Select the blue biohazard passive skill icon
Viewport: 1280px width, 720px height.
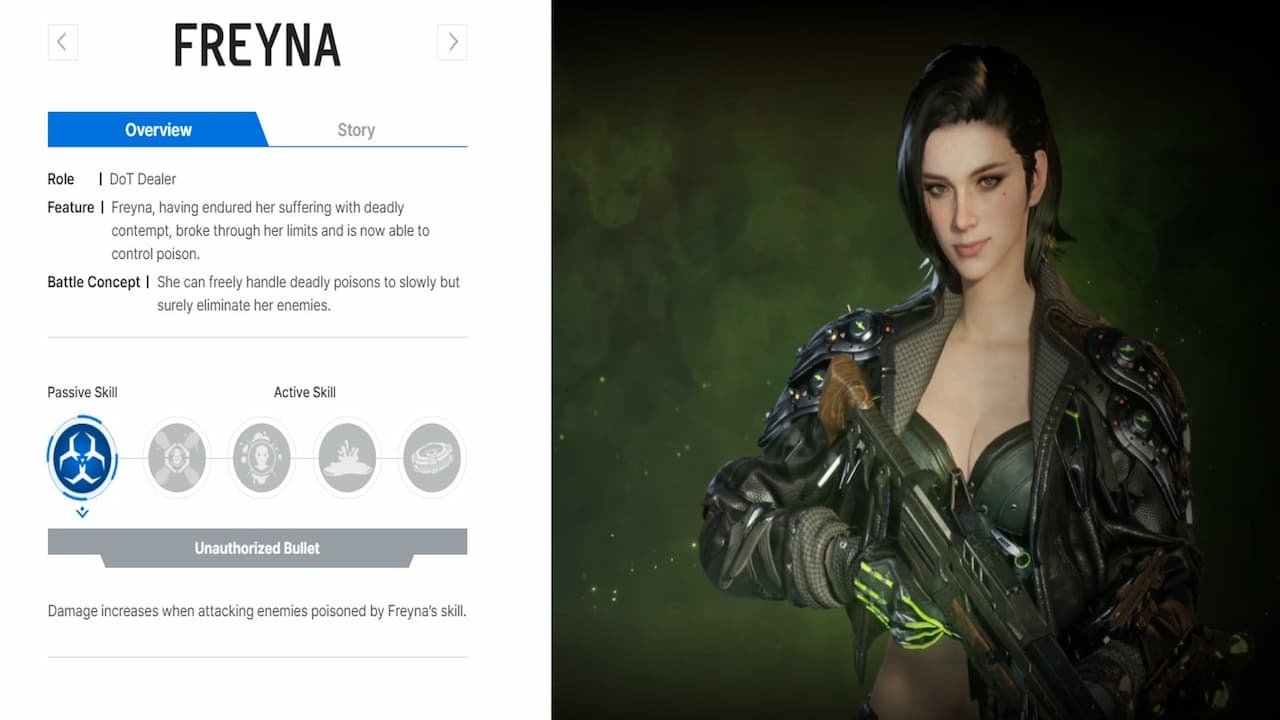(x=82, y=458)
